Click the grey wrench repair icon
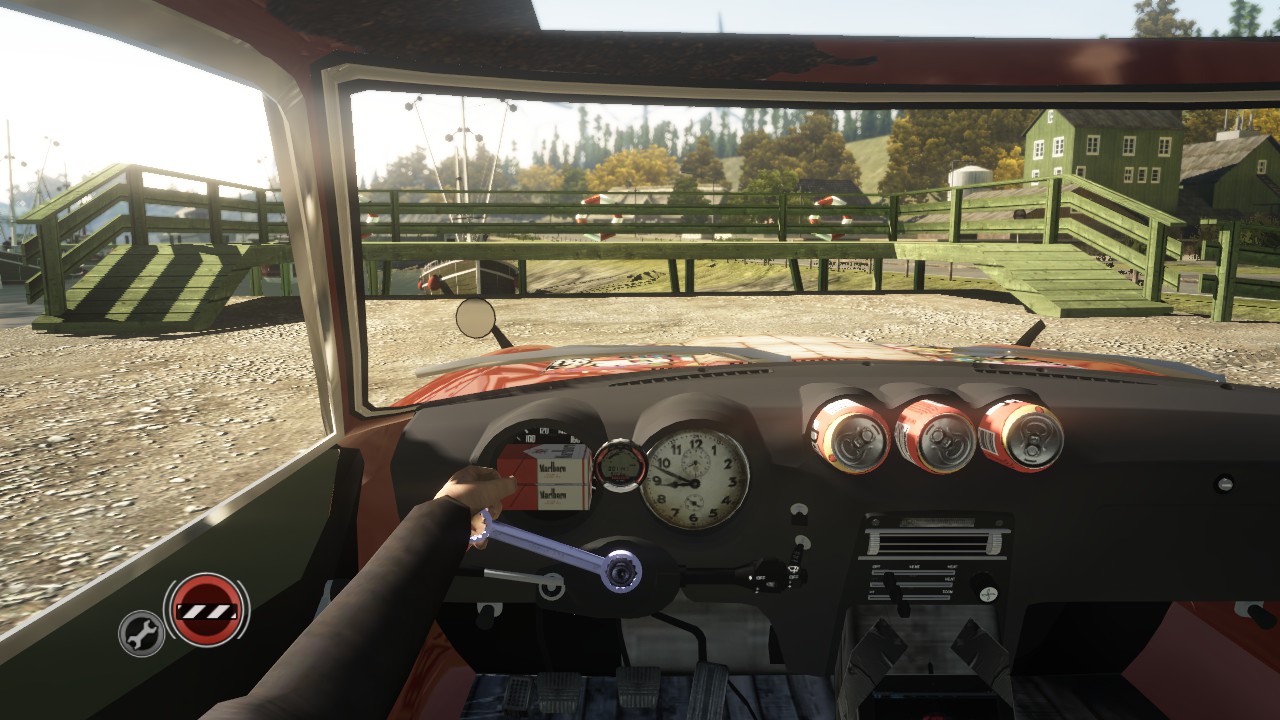Screen dimensions: 1280x720 141,633
